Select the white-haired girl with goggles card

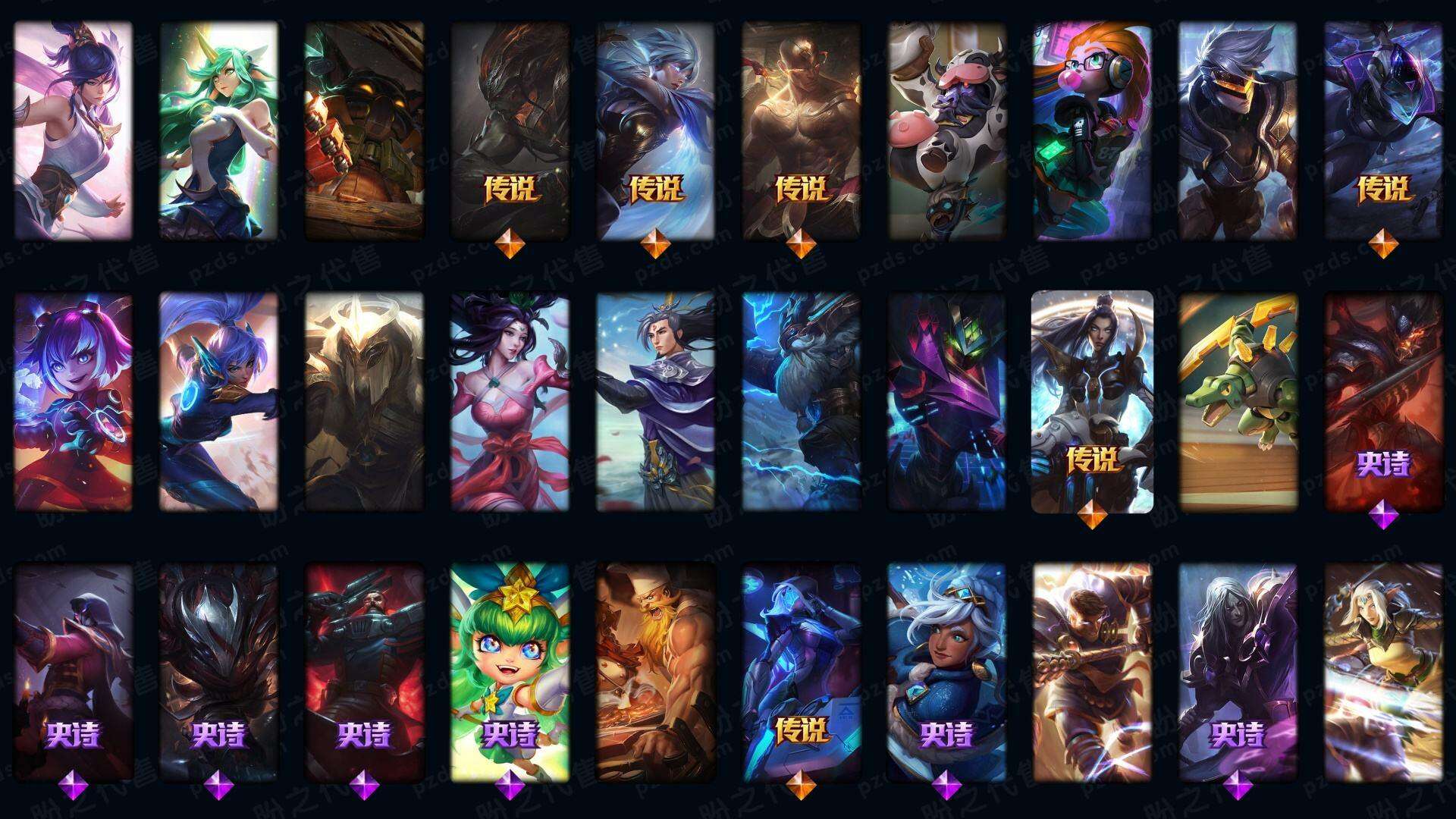[947, 672]
